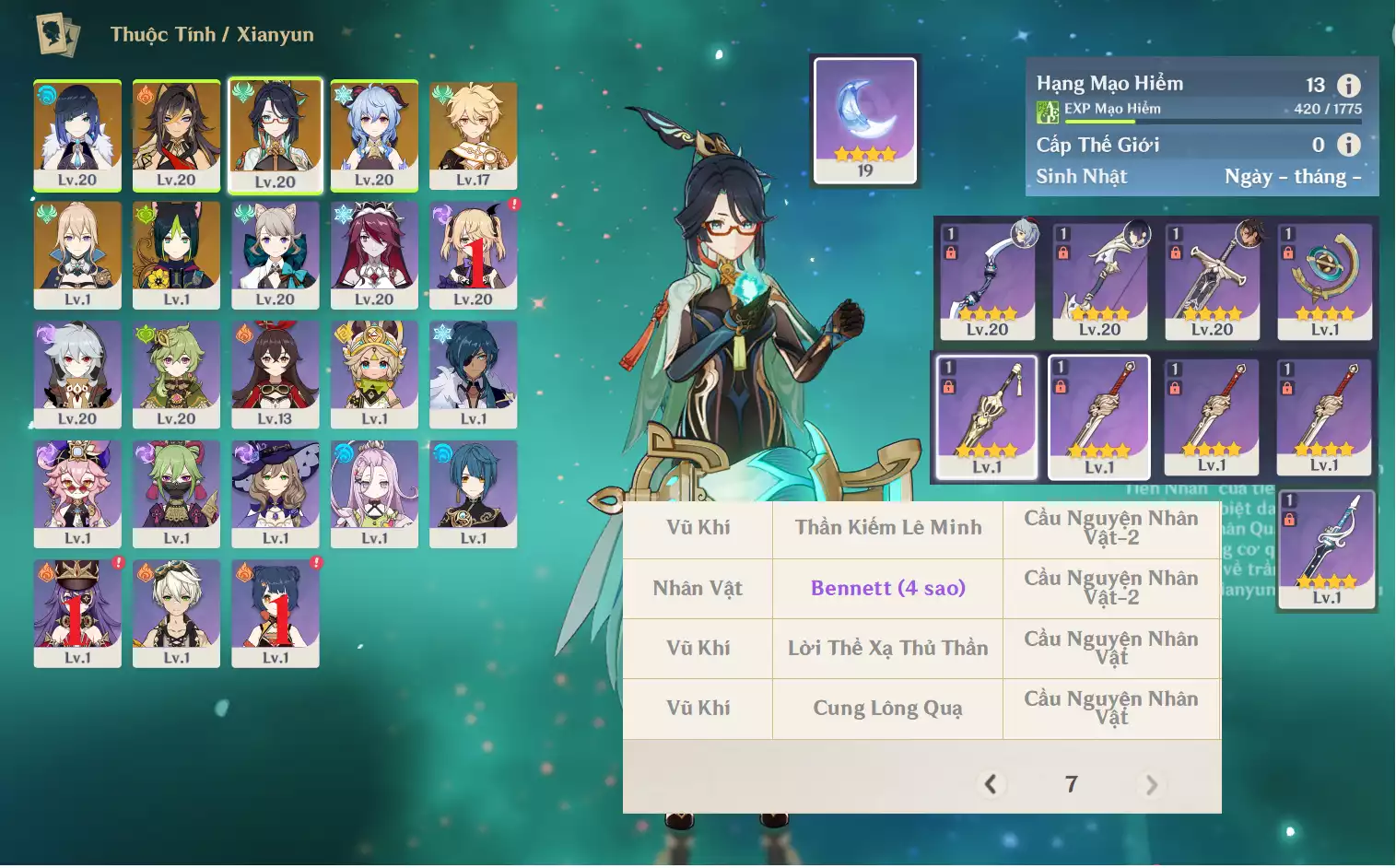Show World Level info icon next to 0
The image size is (1396, 868).
1348,145
